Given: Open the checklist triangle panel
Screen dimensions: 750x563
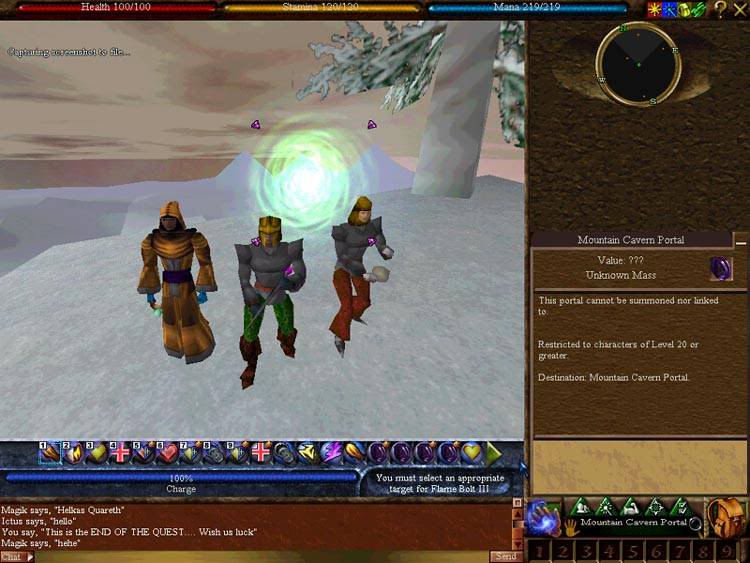Looking at the screenshot, I should point(682,506).
